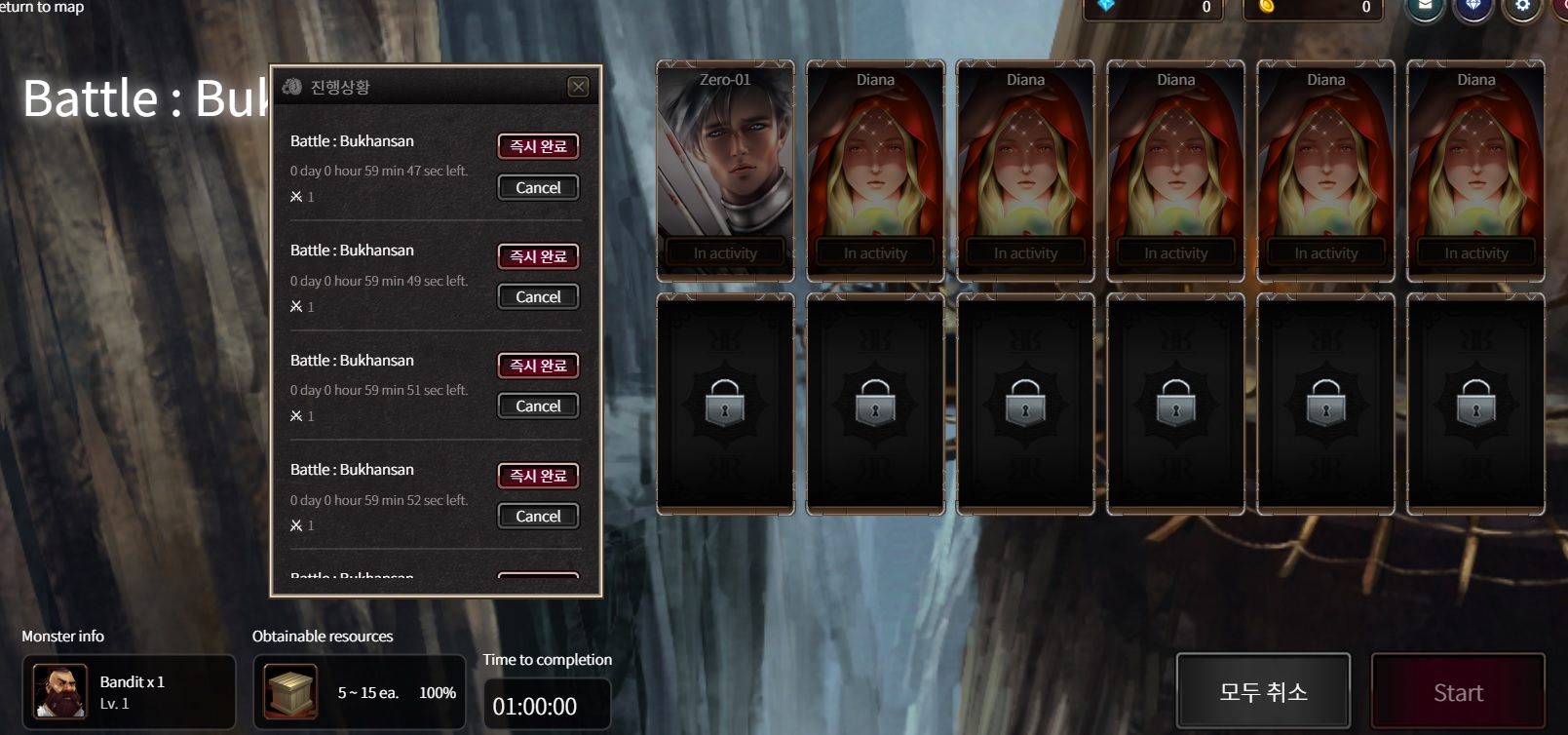
Task: Cancel the battle with 52 sec left
Action: [x=538, y=516]
